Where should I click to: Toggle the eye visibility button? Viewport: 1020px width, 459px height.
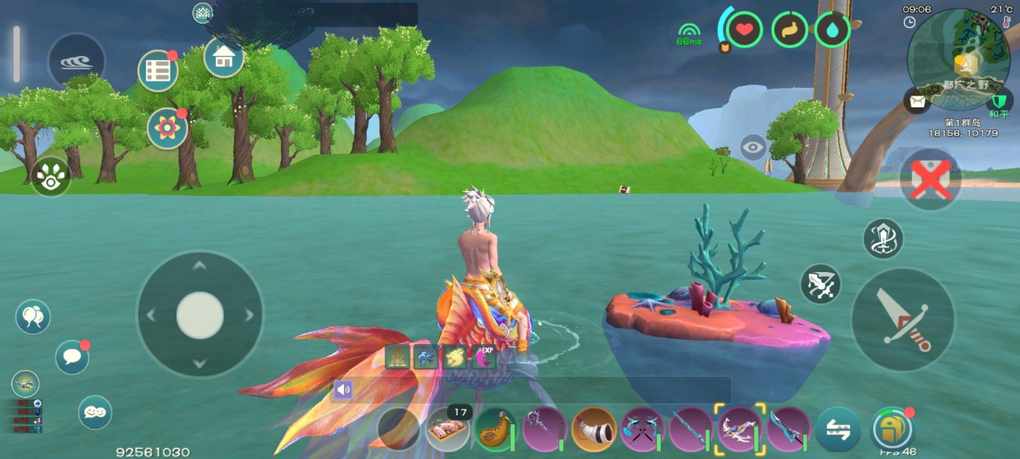click(x=753, y=148)
